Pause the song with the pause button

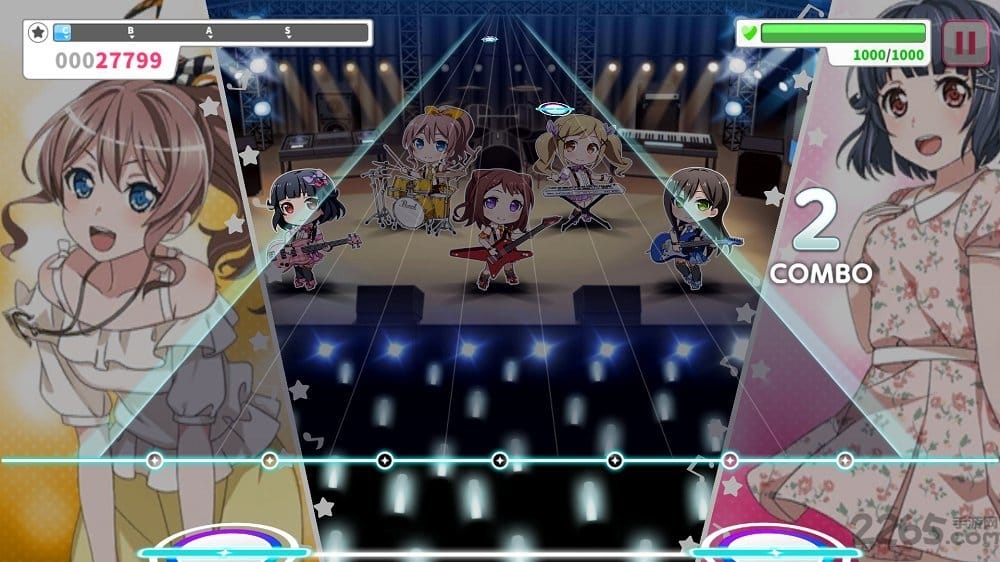[x=965, y=43]
